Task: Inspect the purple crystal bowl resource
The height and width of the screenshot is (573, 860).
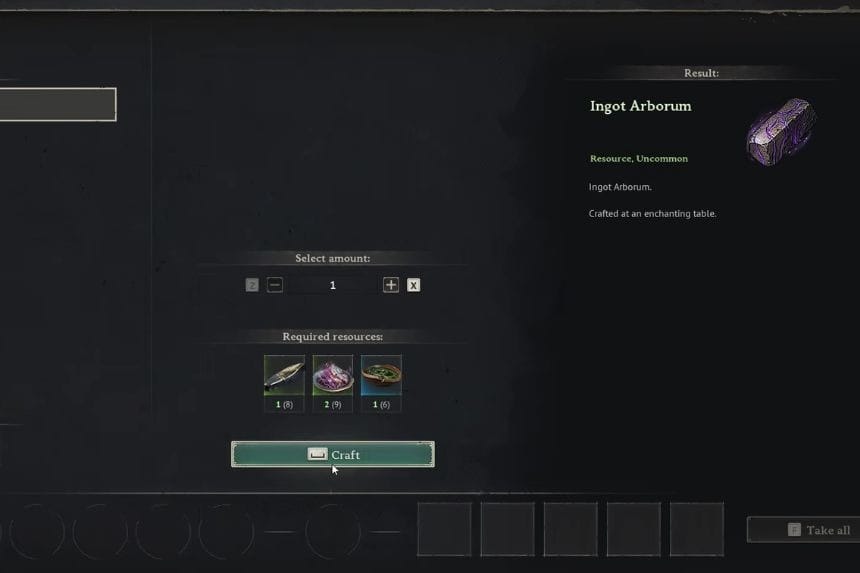Action: tap(333, 375)
